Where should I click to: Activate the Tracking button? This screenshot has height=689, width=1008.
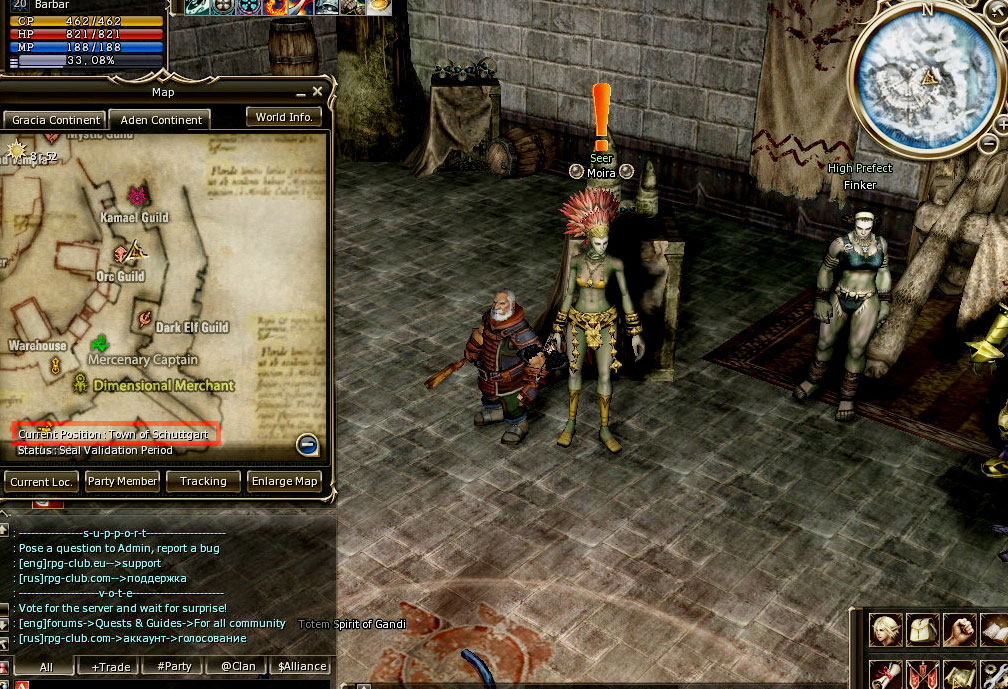pyautogui.click(x=203, y=481)
